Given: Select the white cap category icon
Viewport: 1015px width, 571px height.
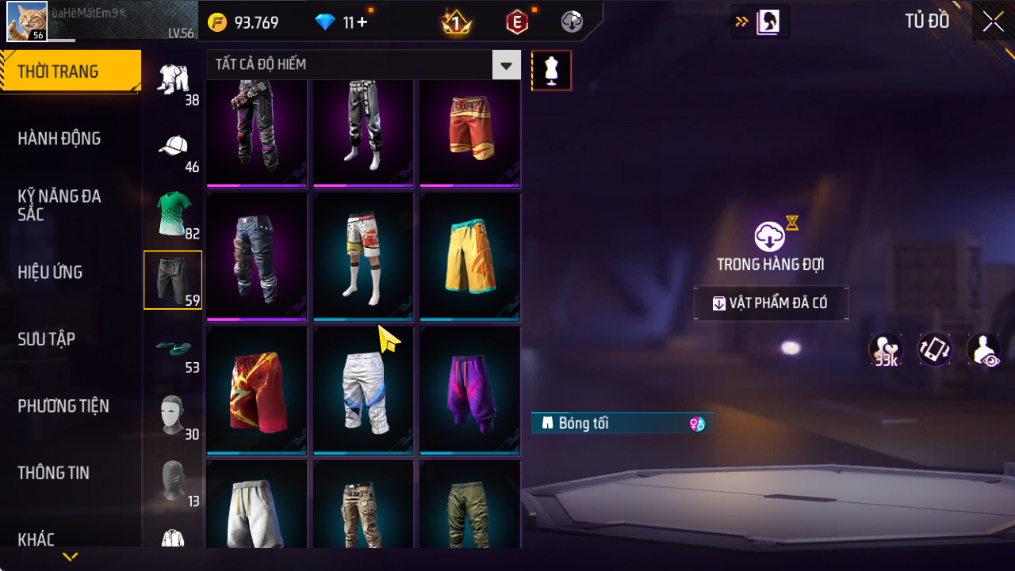Looking at the screenshot, I should click(x=172, y=146).
